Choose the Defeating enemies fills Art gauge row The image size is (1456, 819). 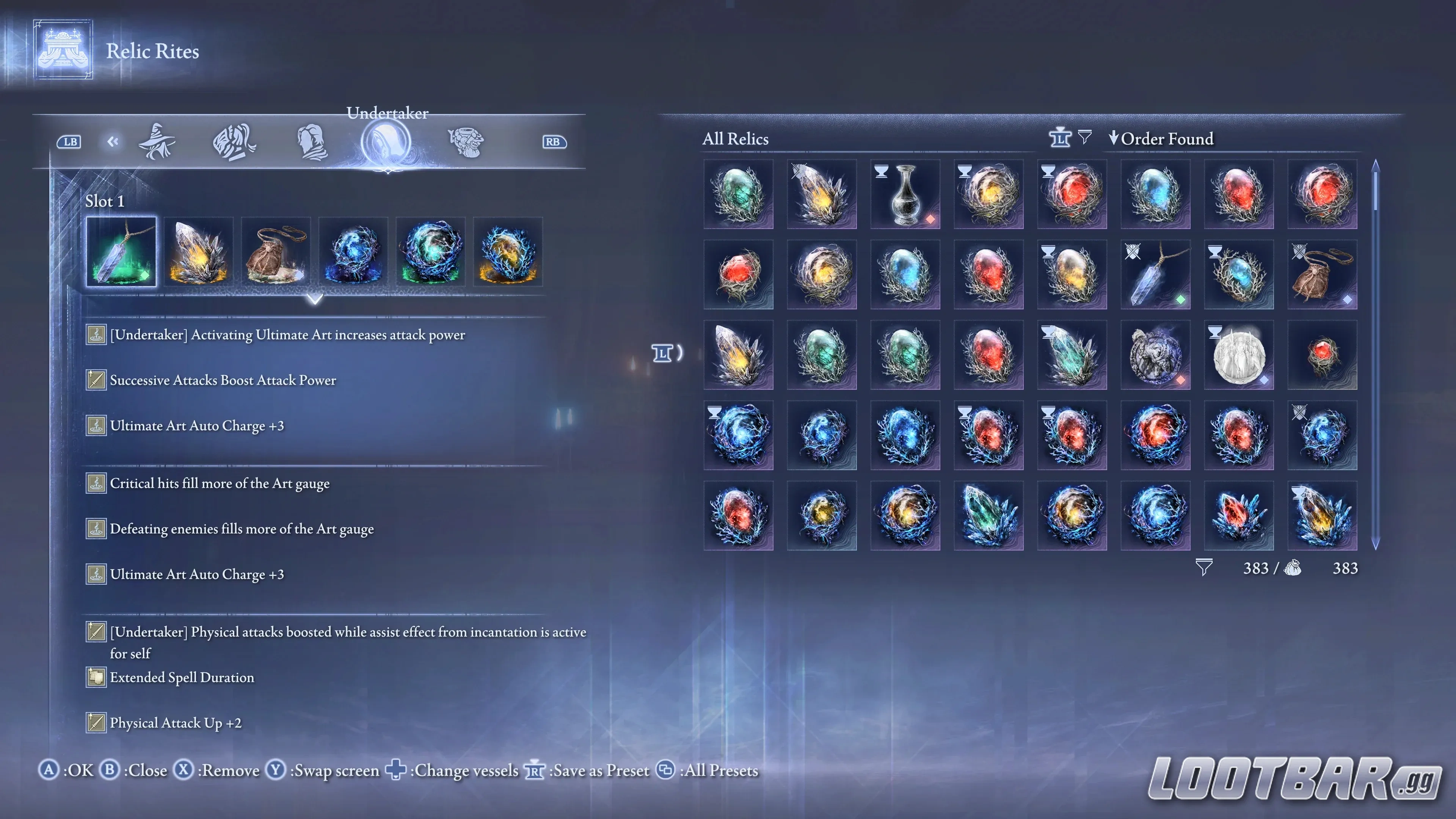(x=242, y=529)
